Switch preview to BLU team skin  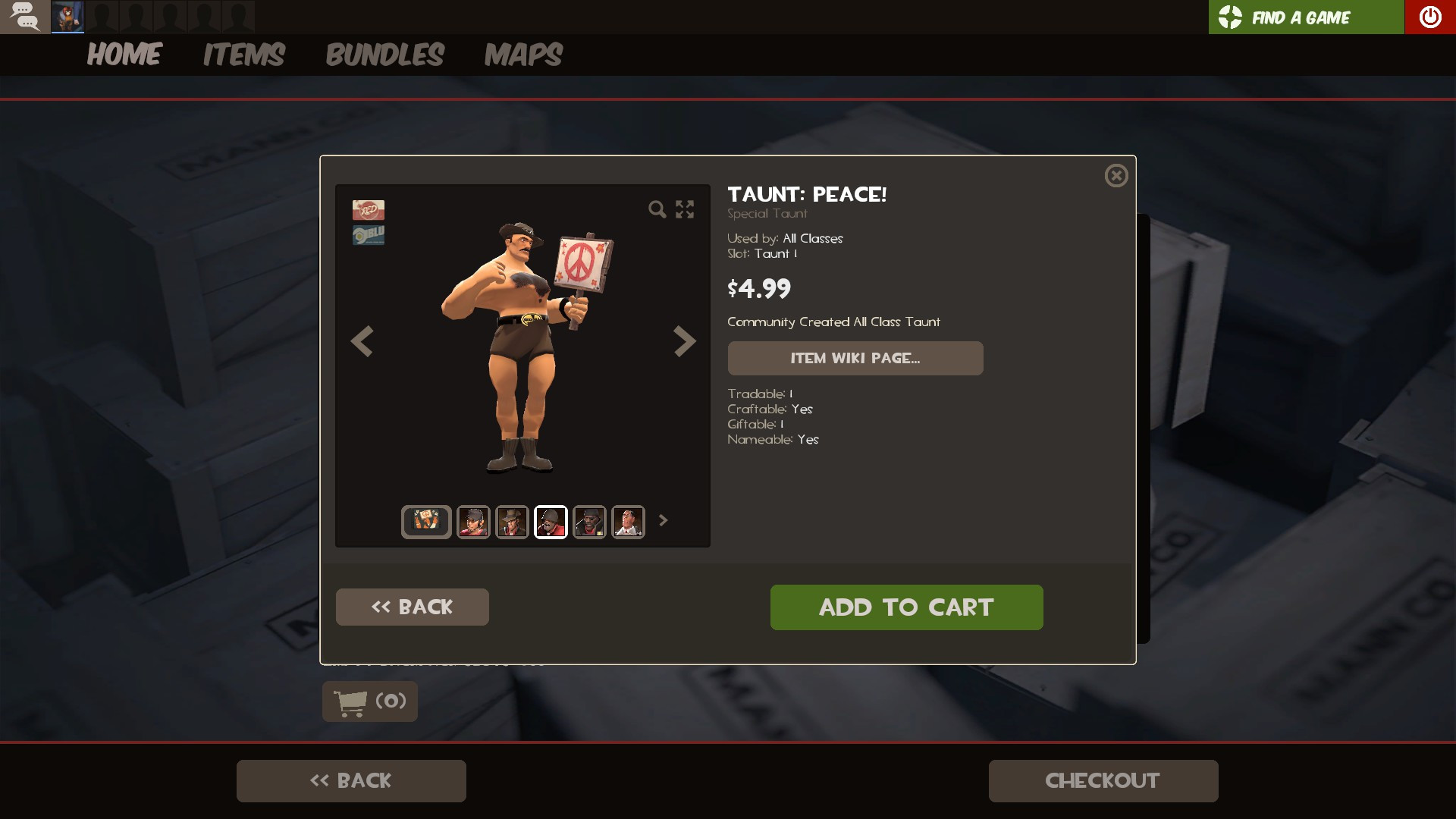tap(368, 234)
